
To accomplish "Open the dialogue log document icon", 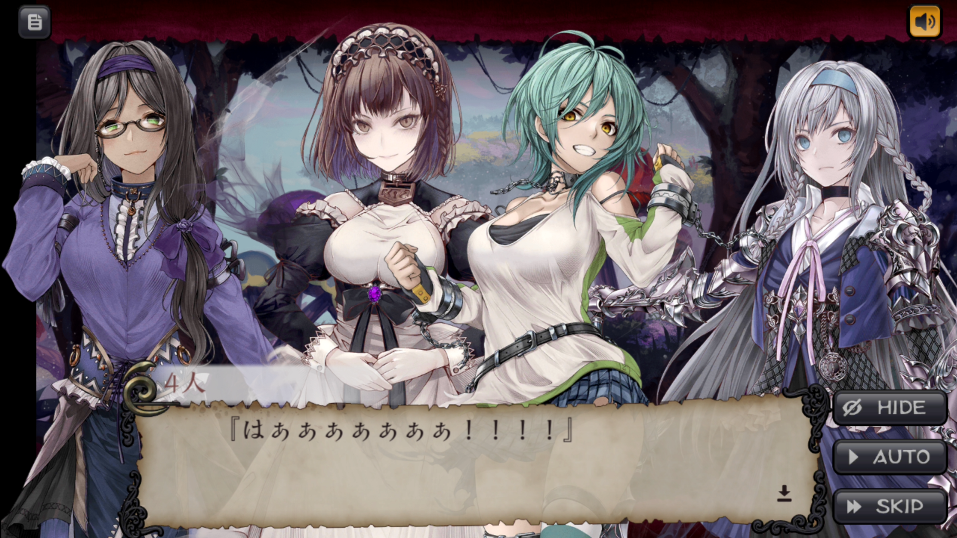I will click(34, 21).
